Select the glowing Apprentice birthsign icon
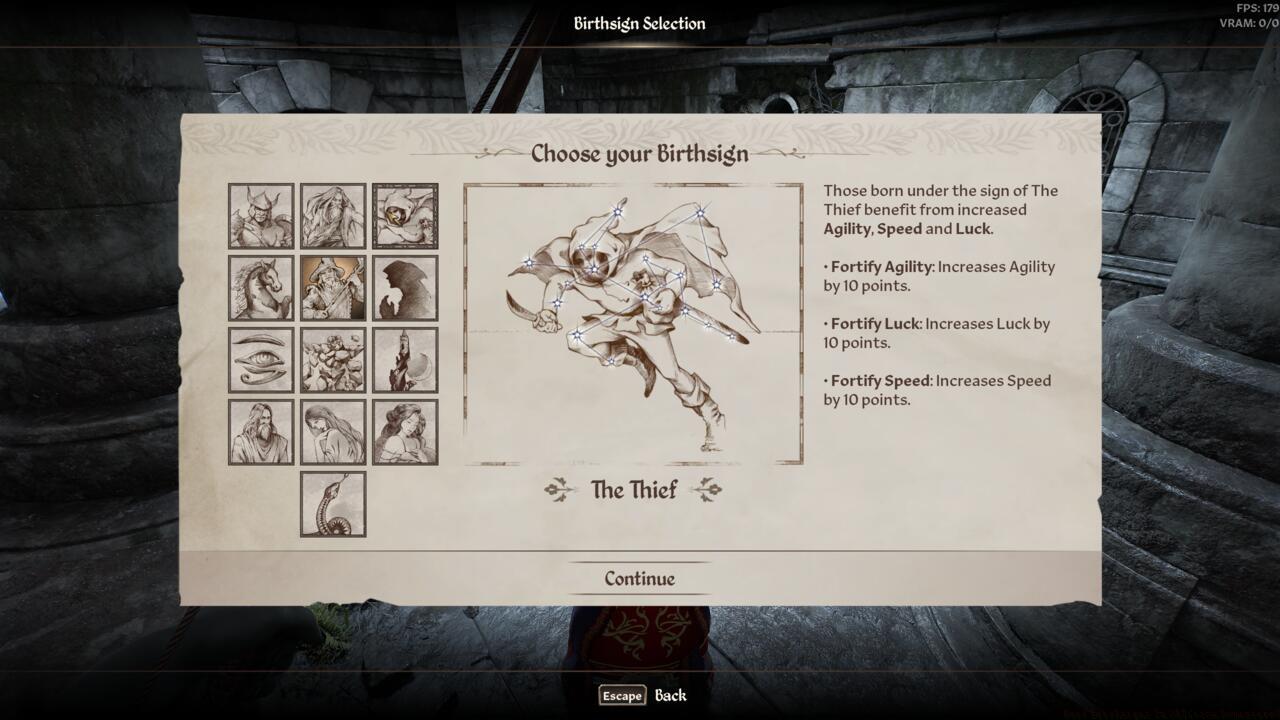Image resolution: width=1280 pixels, height=720 pixels. [x=332, y=288]
